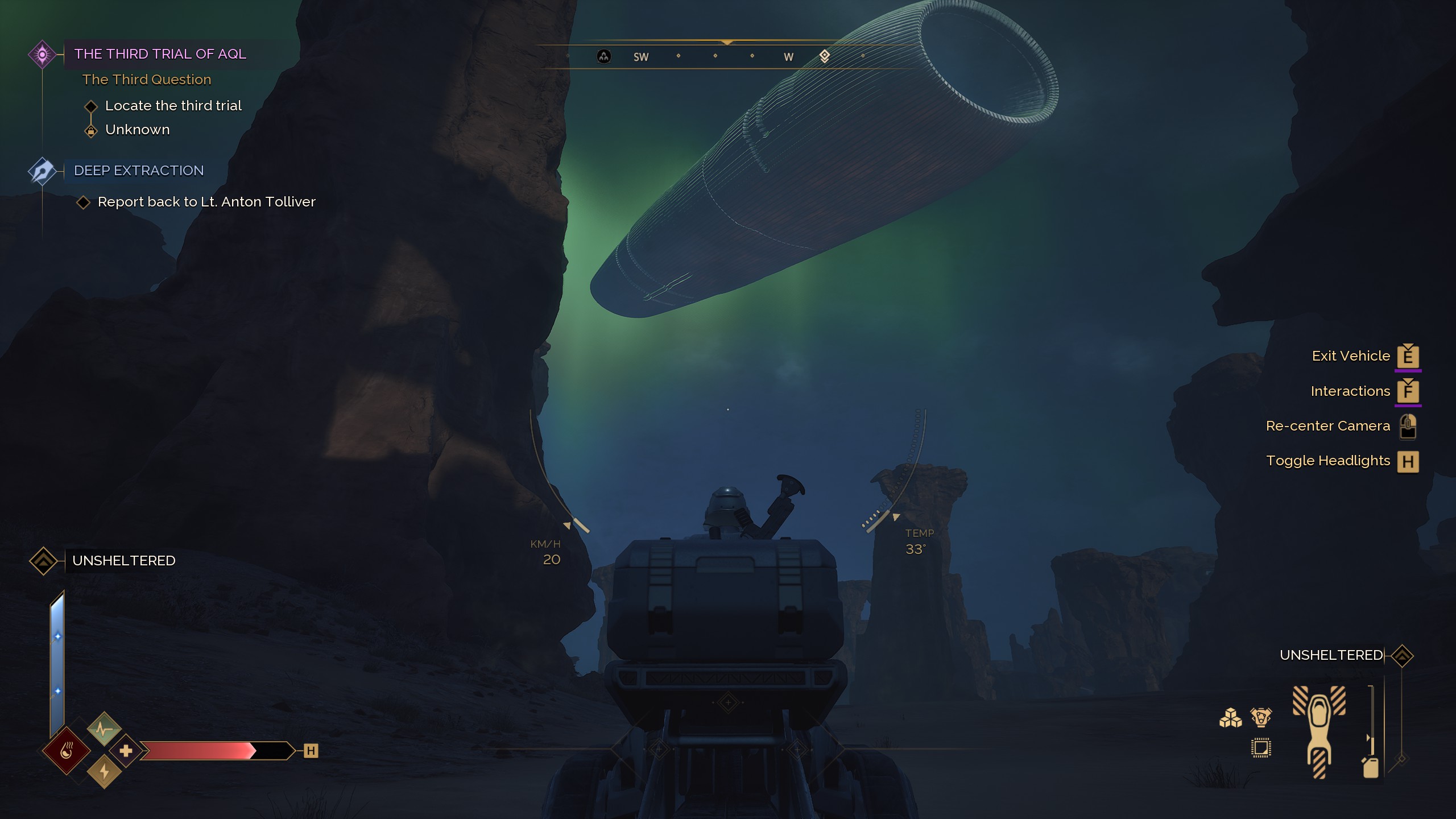Click the Deep Extraction pen nib emblem
This screenshot has height=819, width=1456.
42,171
